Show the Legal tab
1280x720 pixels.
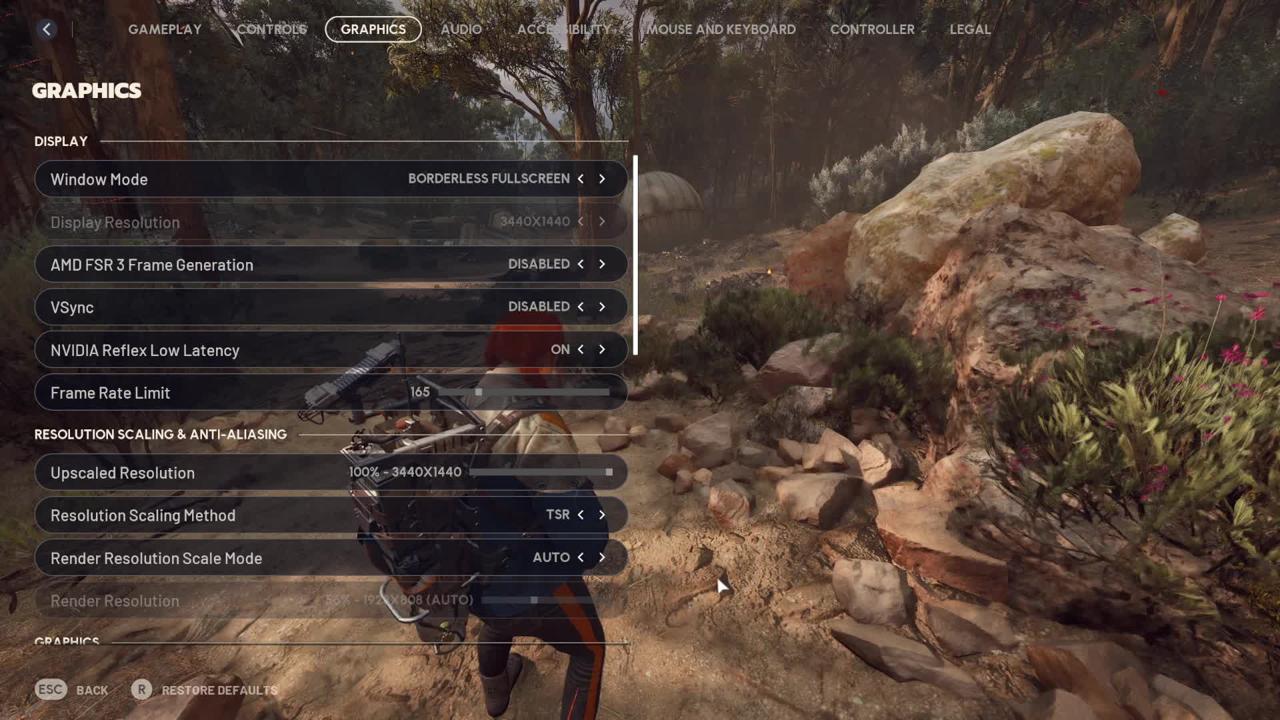(x=970, y=29)
